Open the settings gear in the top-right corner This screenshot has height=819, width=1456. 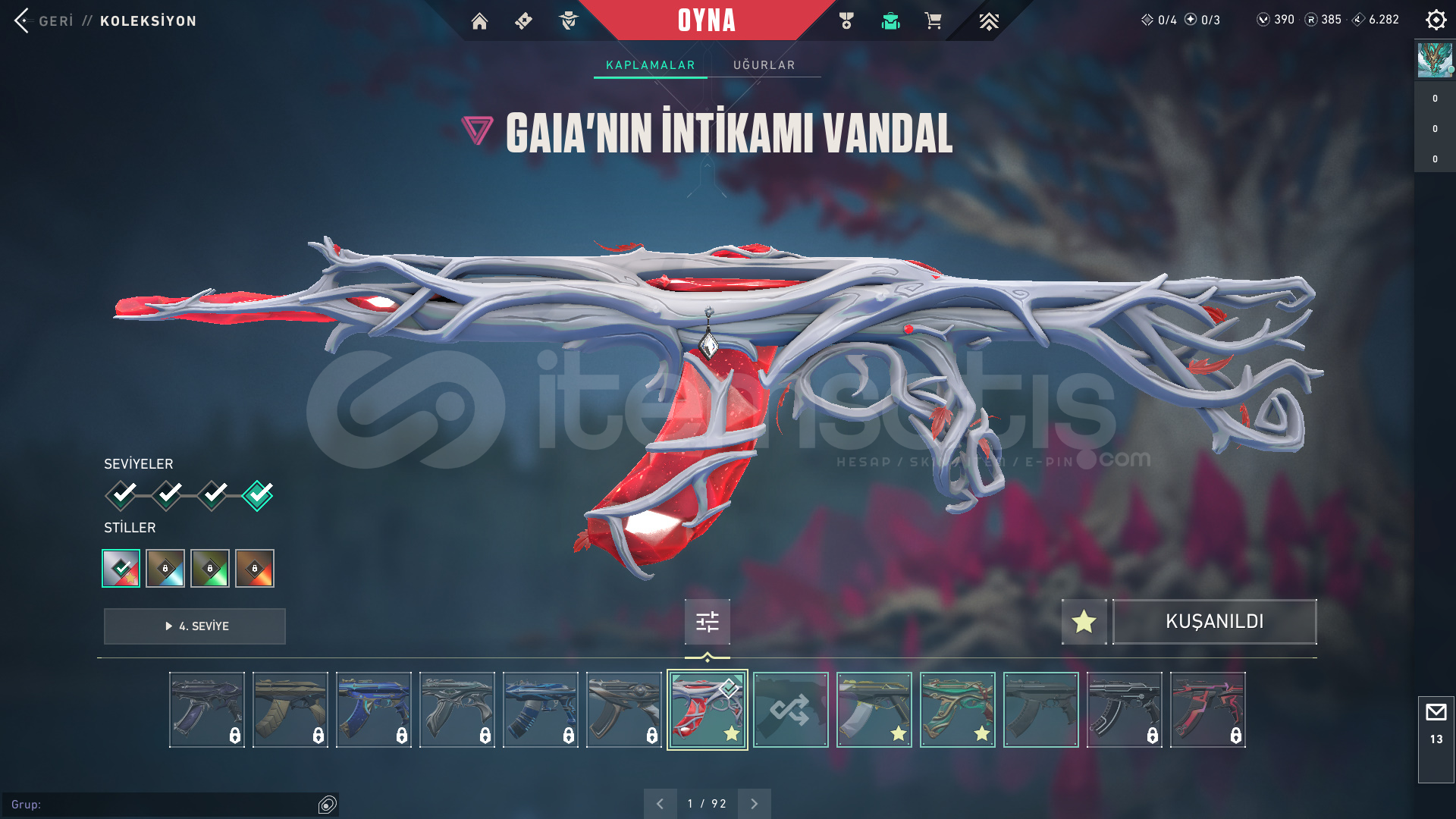(x=1436, y=20)
